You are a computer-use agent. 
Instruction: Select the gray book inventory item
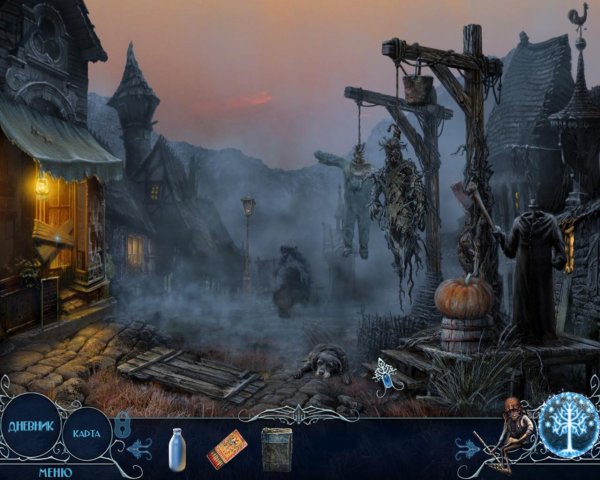[276, 448]
